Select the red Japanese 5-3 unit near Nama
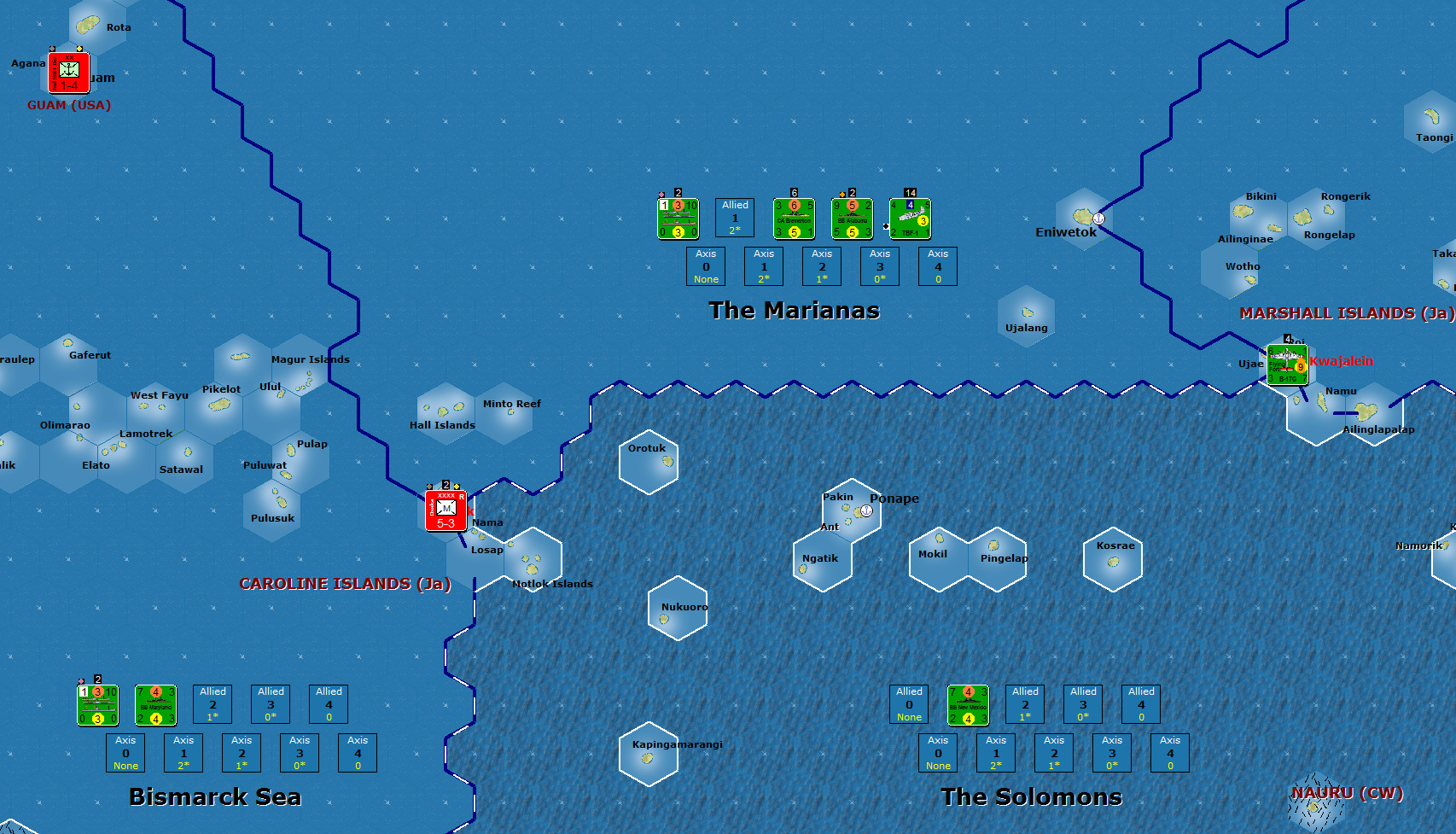The width and height of the screenshot is (1456, 834). (x=445, y=509)
